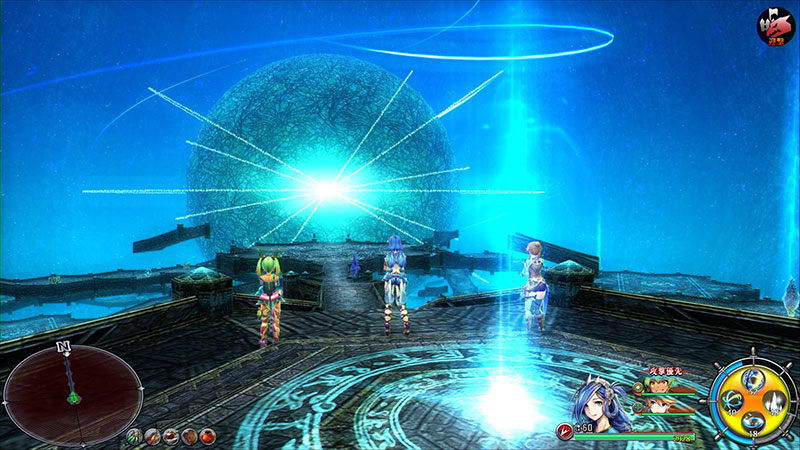The image size is (800, 450).
Task: Activate the right ice spike skill orb
Action: point(777,403)
